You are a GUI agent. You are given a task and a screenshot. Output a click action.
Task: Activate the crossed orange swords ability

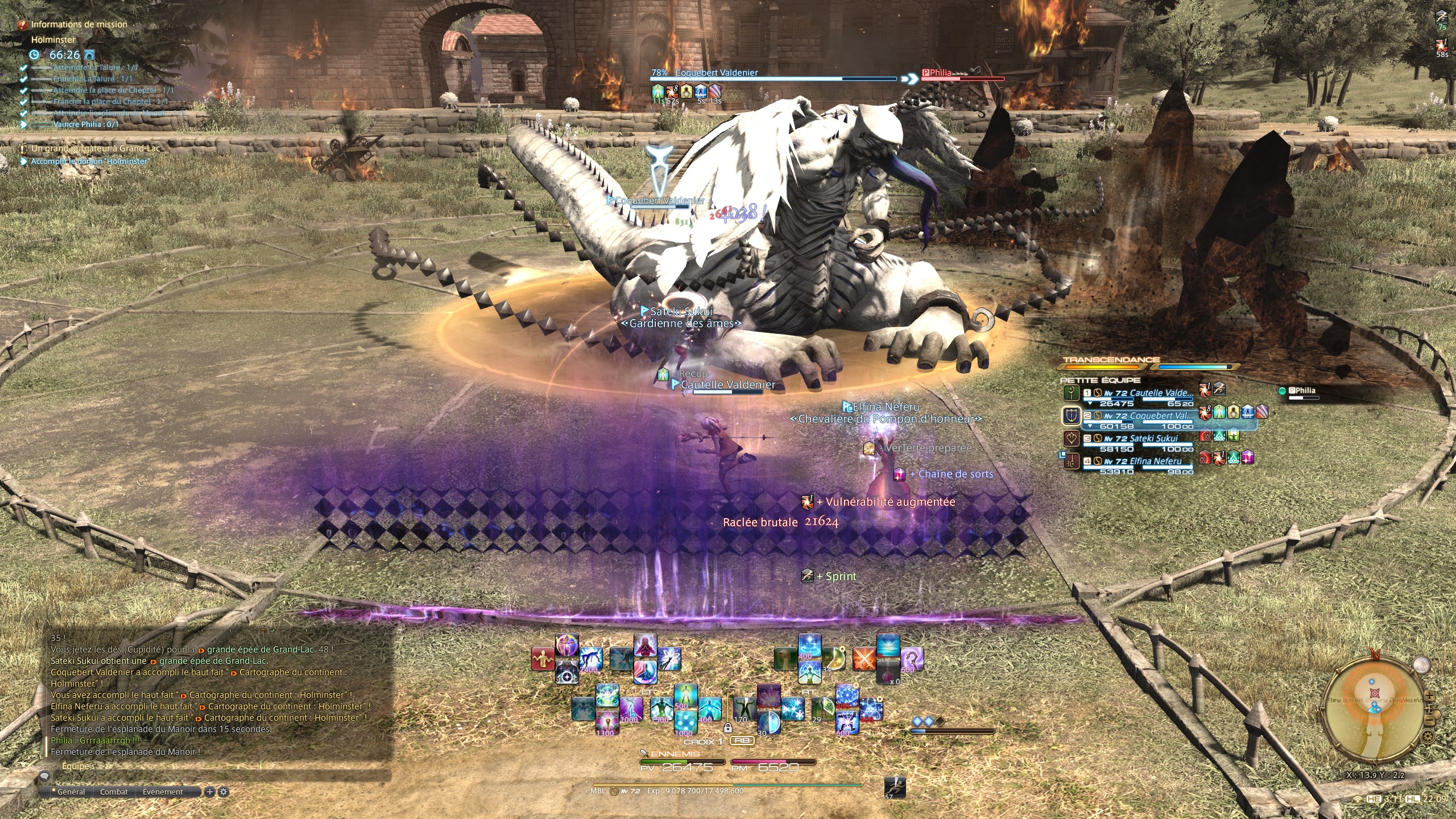coord(864,659)
